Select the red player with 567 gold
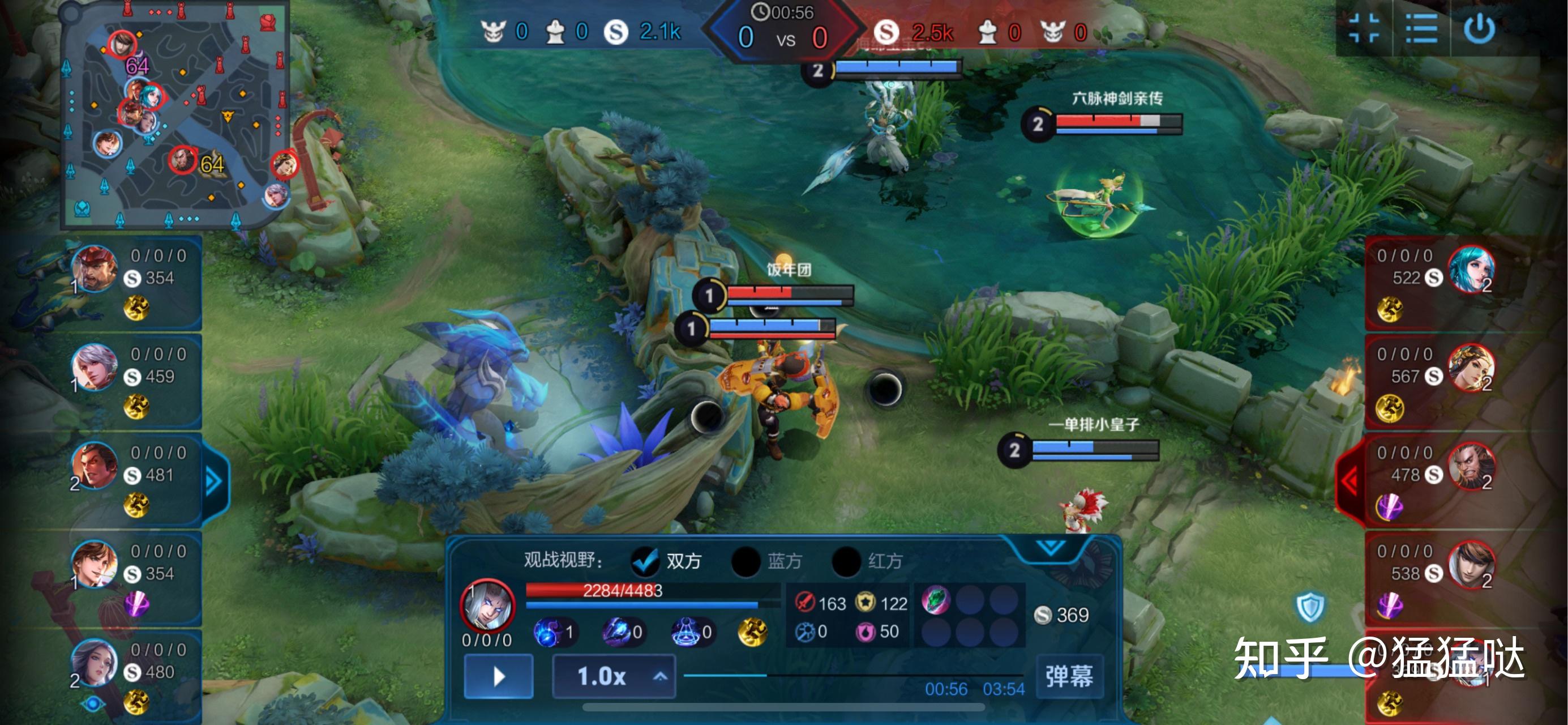1568x725 pixels. [x=1471, y=368]
